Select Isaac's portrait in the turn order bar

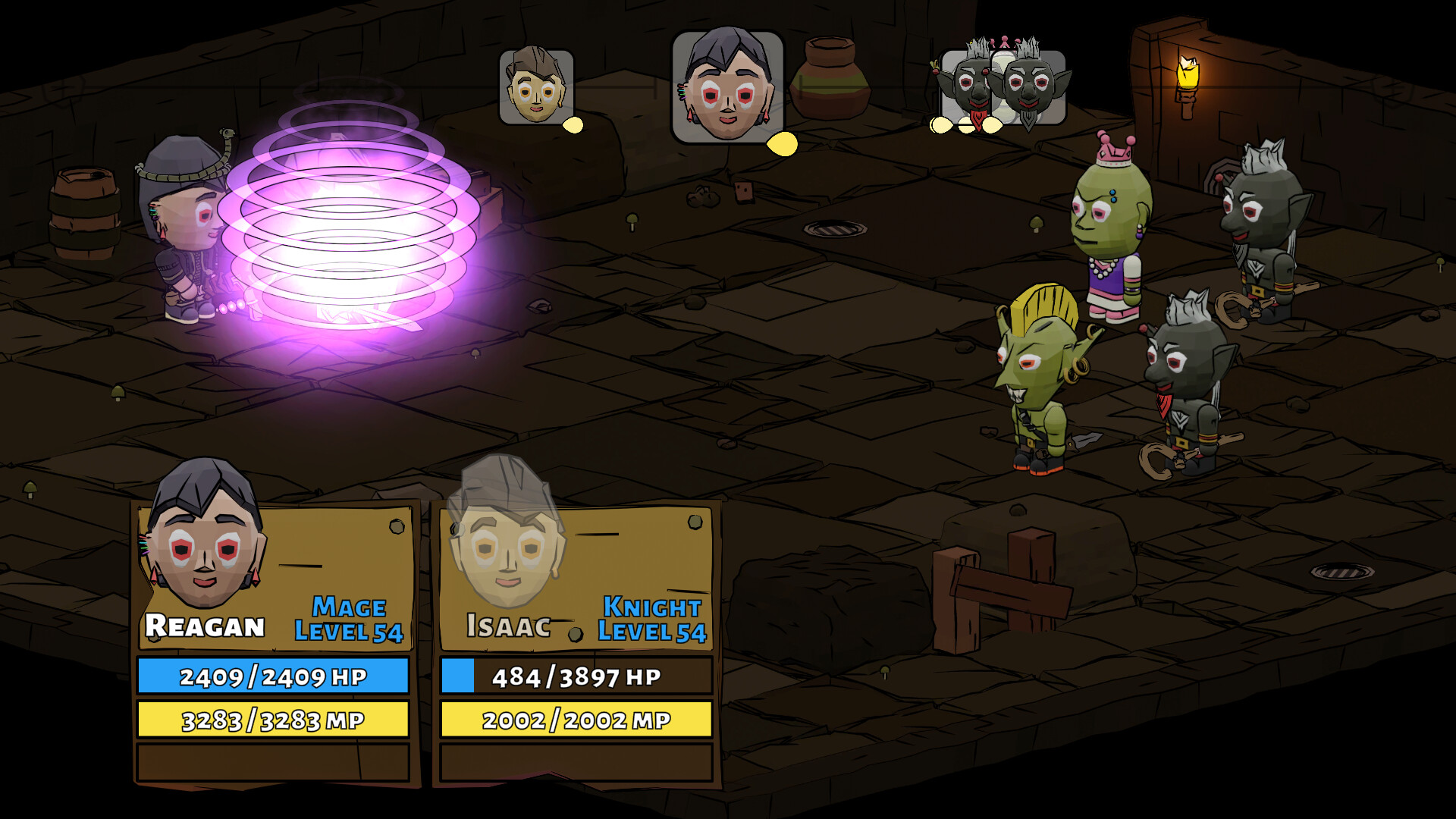[535, 85]
